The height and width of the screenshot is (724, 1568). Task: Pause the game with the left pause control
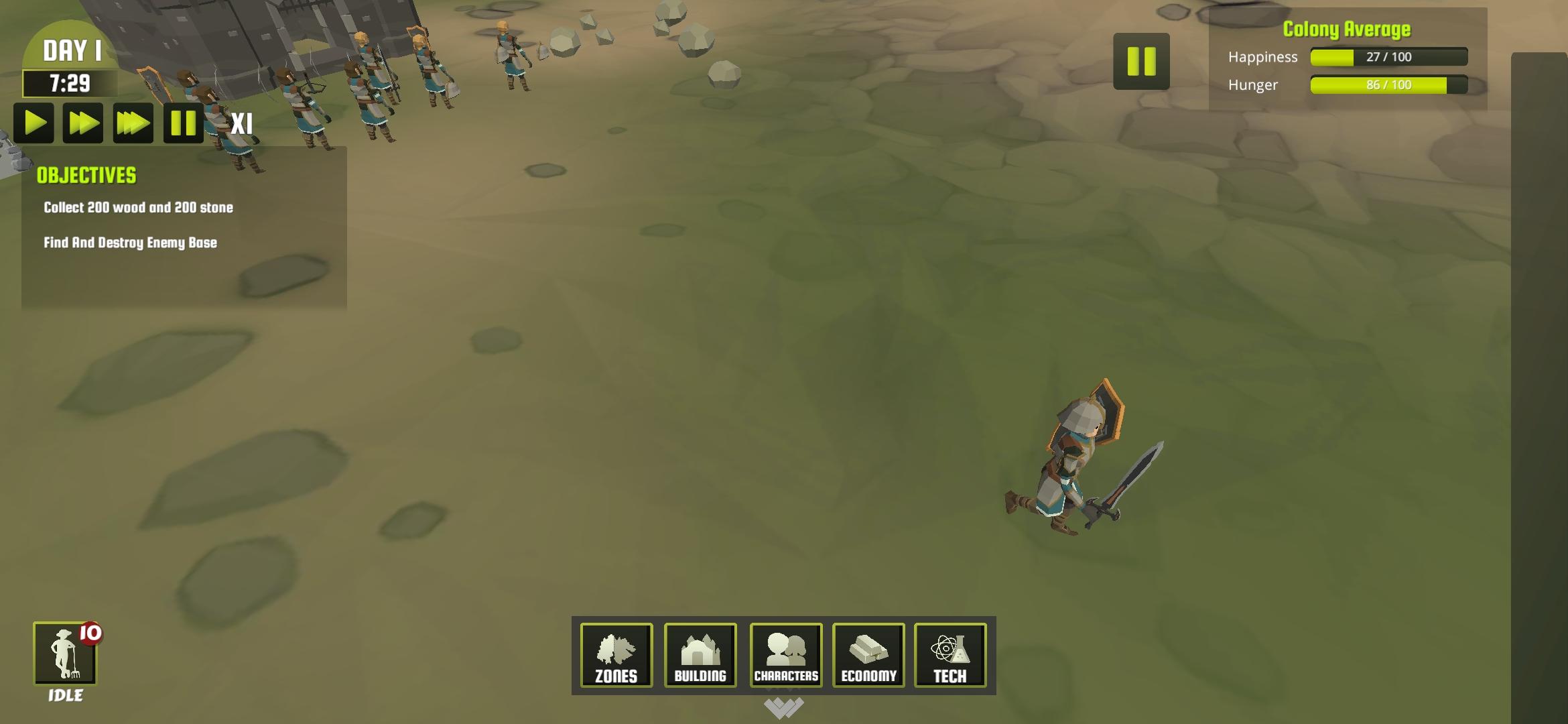click(183, 123)
